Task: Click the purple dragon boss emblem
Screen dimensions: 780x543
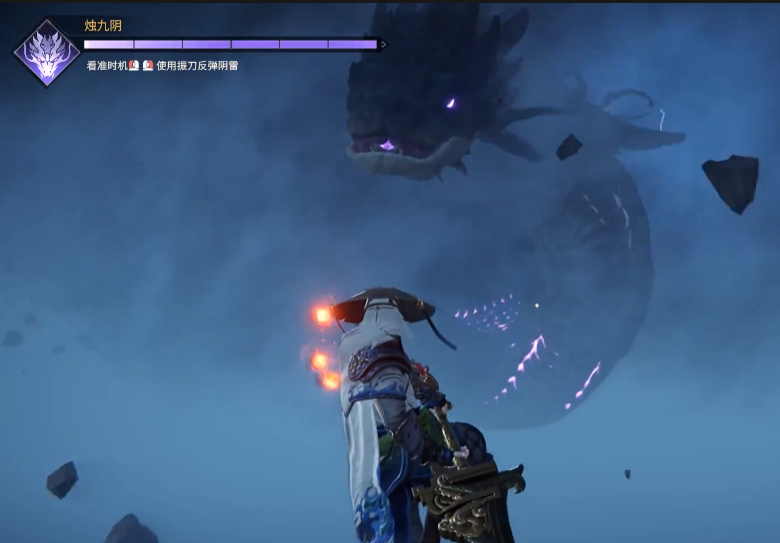Action: click(46, 52)
